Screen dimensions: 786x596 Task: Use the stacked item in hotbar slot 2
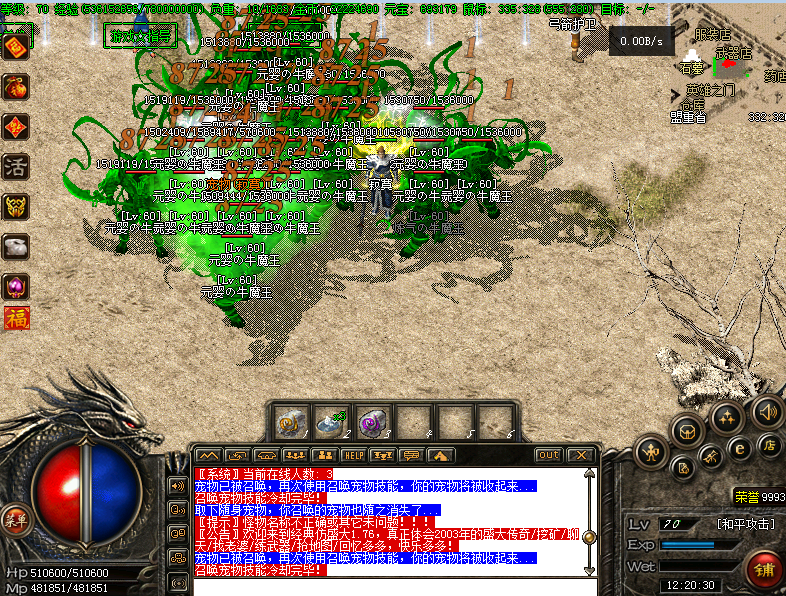tap(333, 423)
